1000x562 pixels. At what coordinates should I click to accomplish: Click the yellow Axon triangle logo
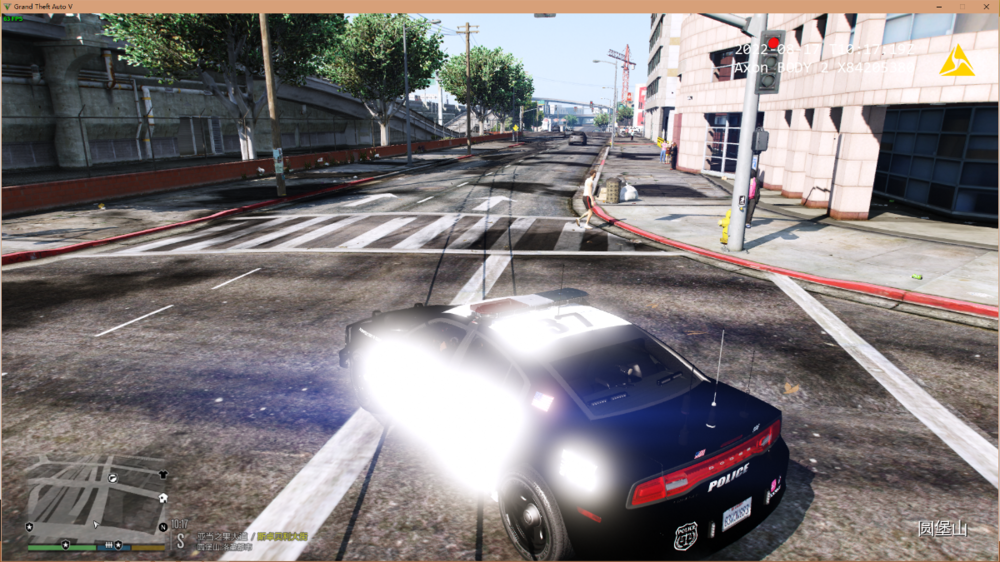(x=956, y=62)
